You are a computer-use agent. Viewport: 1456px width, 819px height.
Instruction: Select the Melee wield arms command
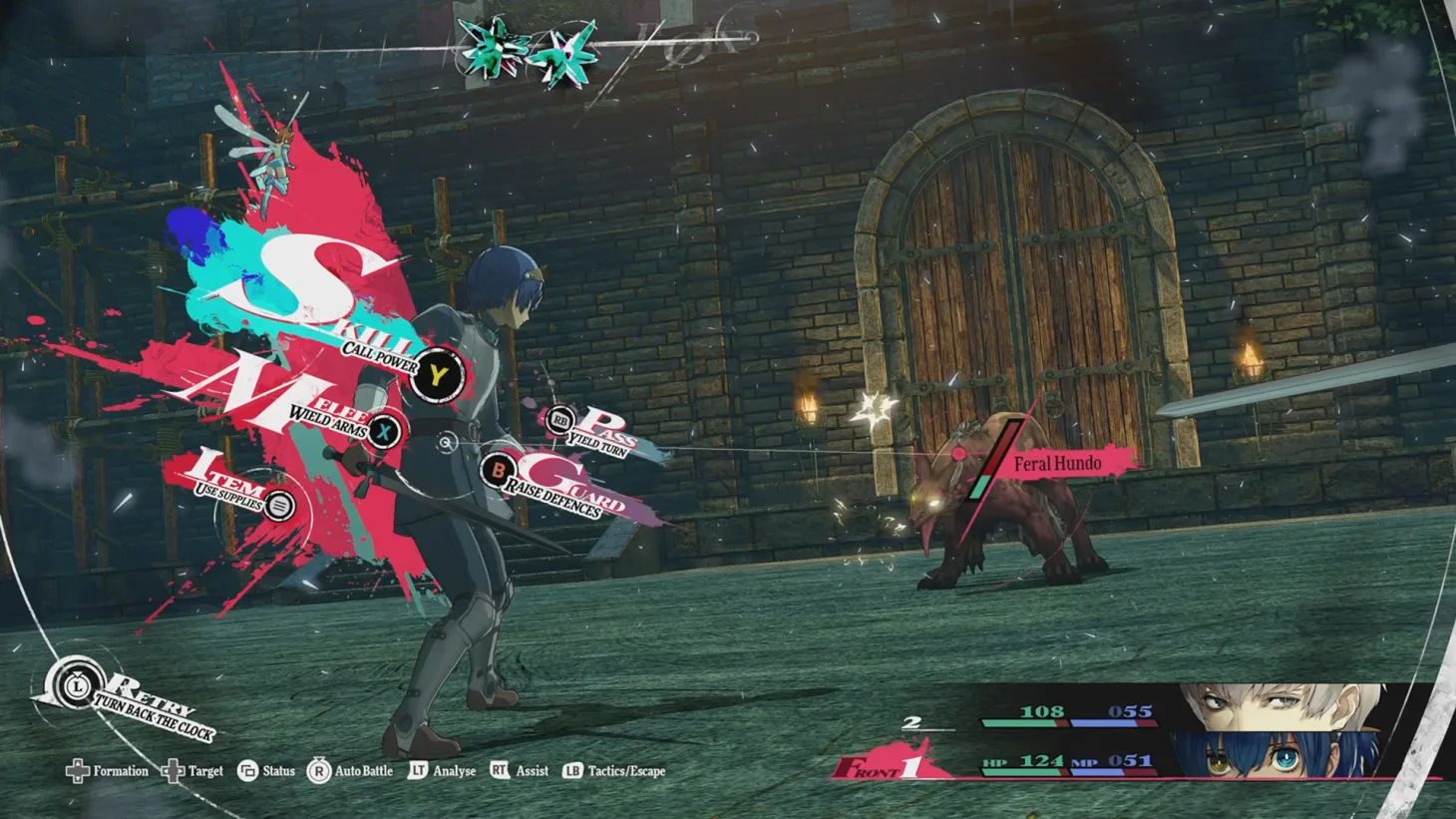383,431
